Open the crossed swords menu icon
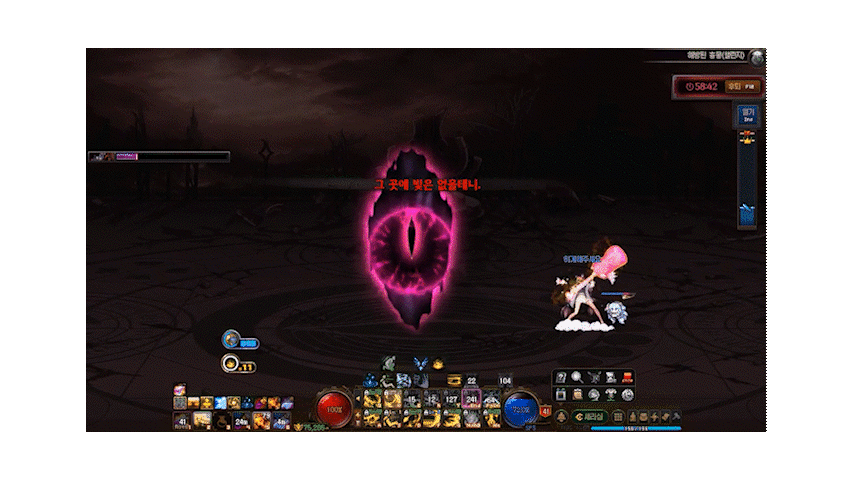Image resolution: width=854 pixels, height=480 pixels. pos(595,377)
